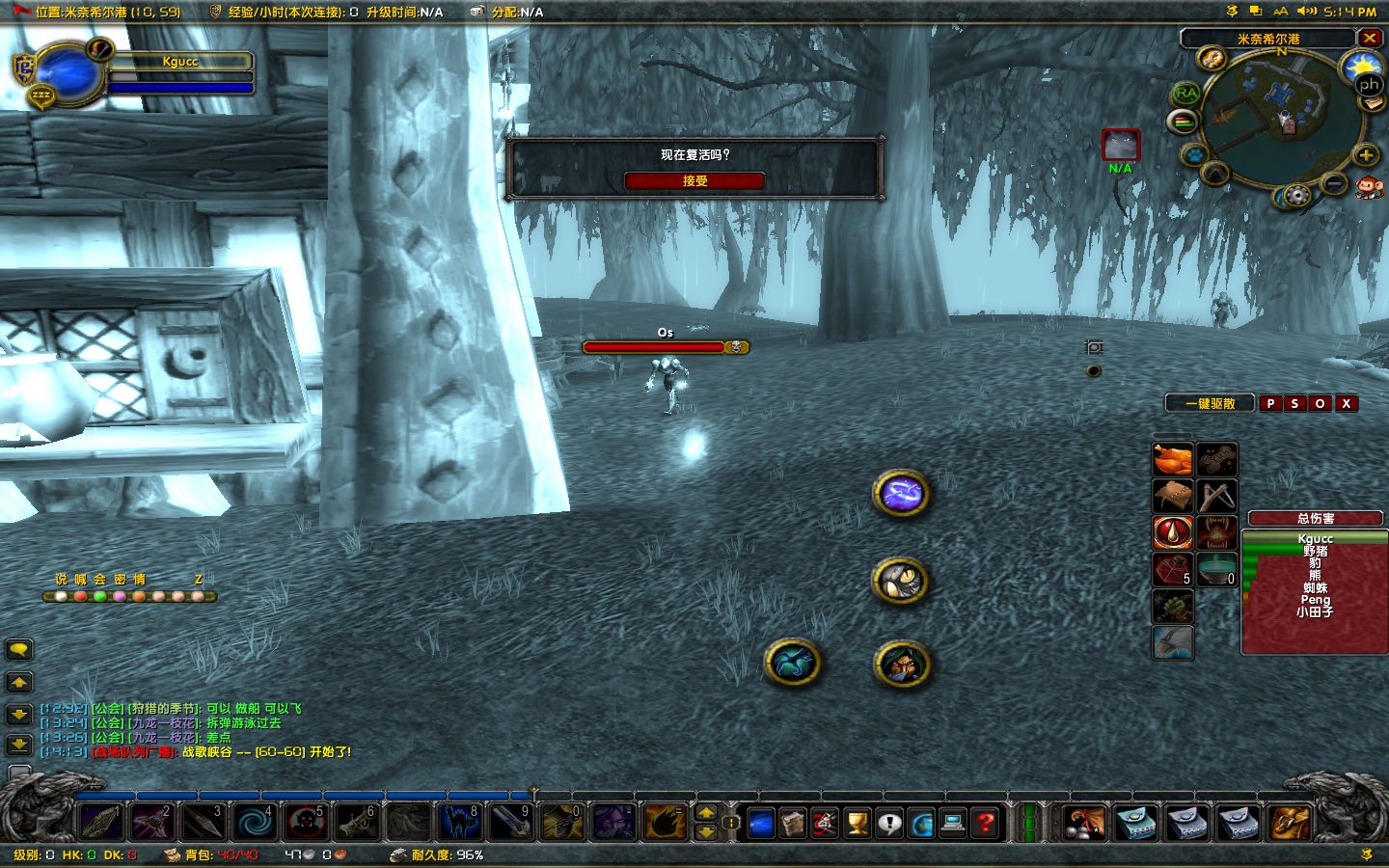This screenshot has height=868, width=1389.
Task: Open channel list with the Z button
Action: pos(198,579)
